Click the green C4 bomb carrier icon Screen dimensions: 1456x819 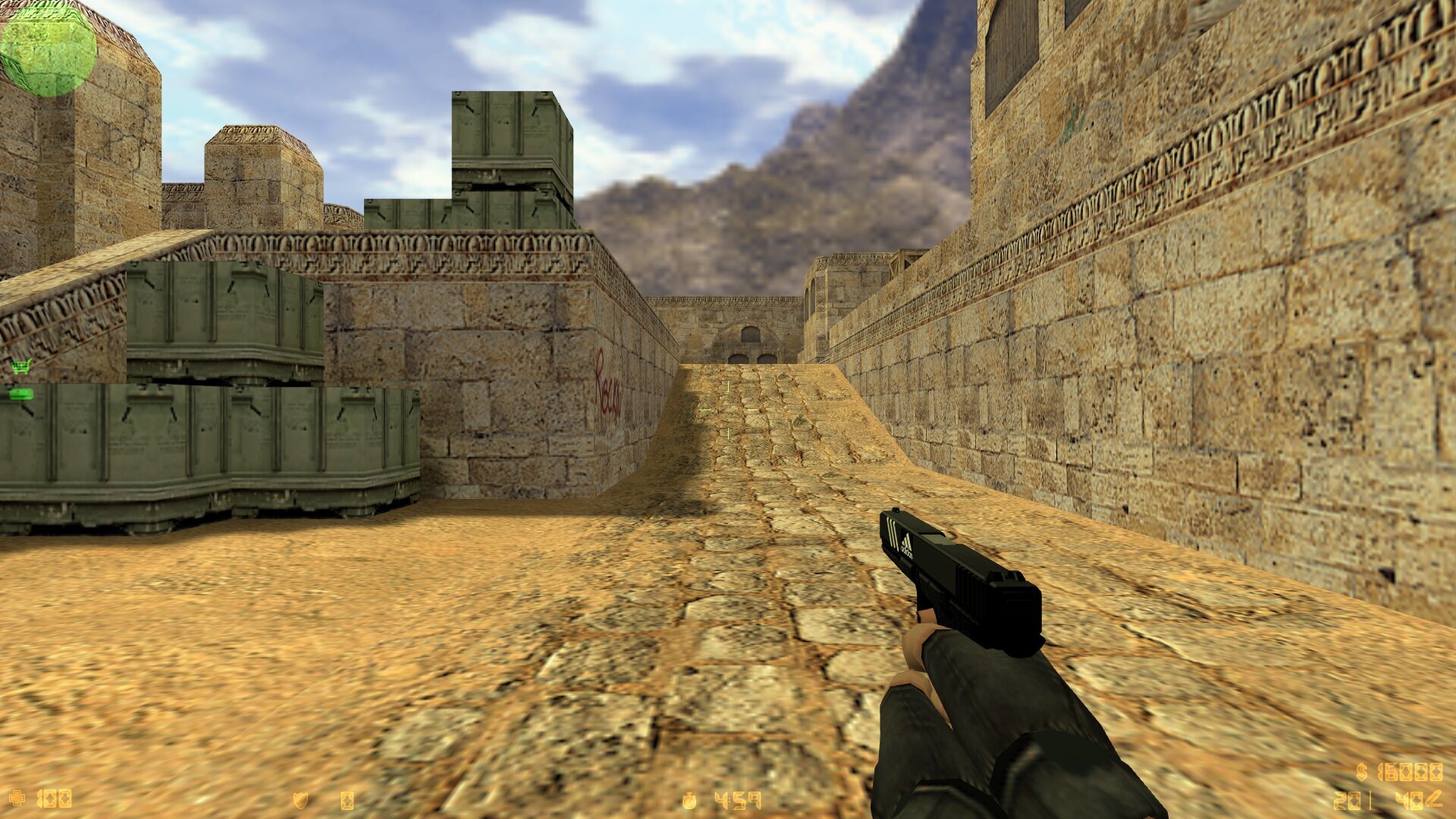point(20,394)
